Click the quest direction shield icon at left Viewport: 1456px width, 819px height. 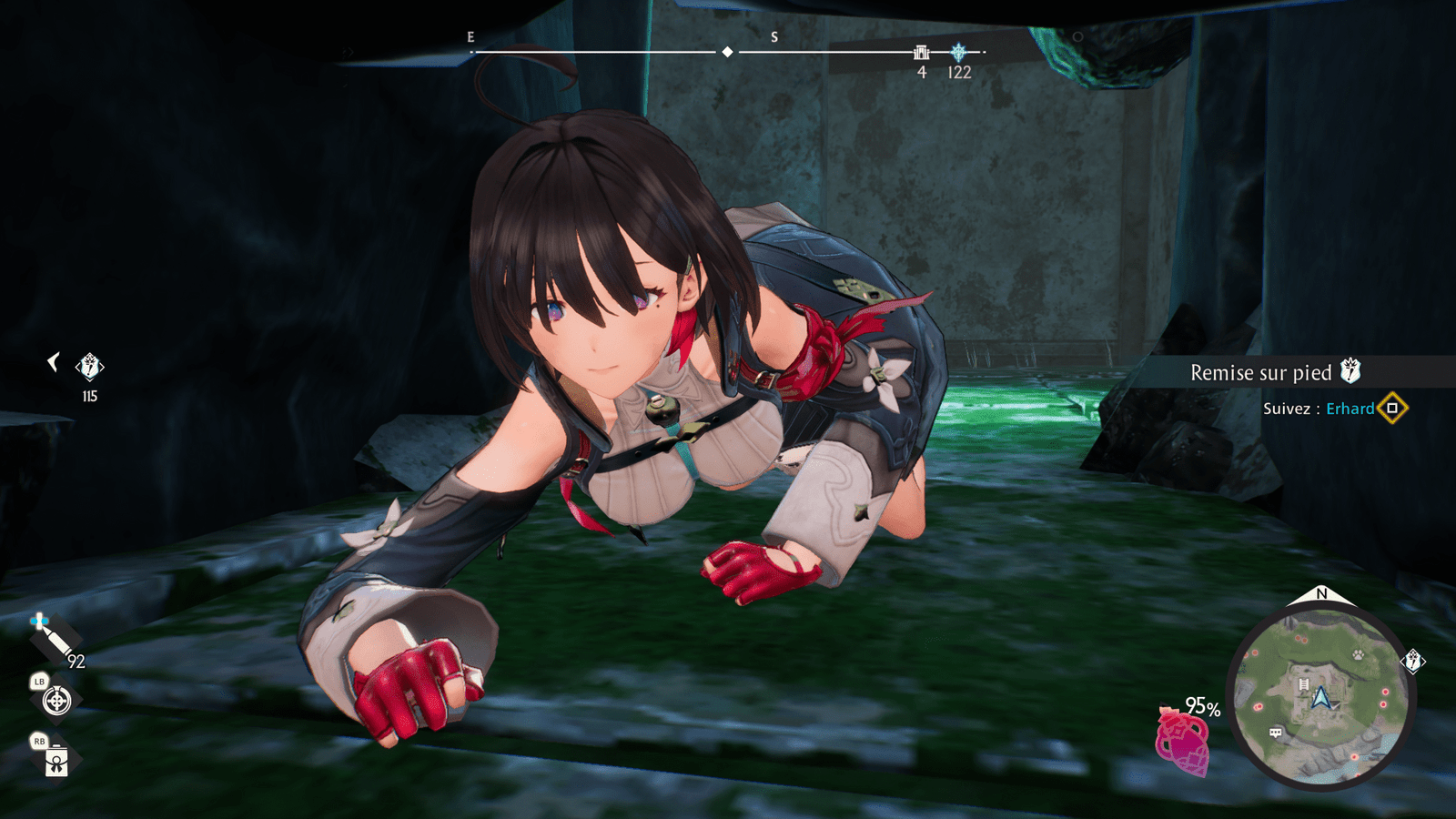[x=89, y=367]
